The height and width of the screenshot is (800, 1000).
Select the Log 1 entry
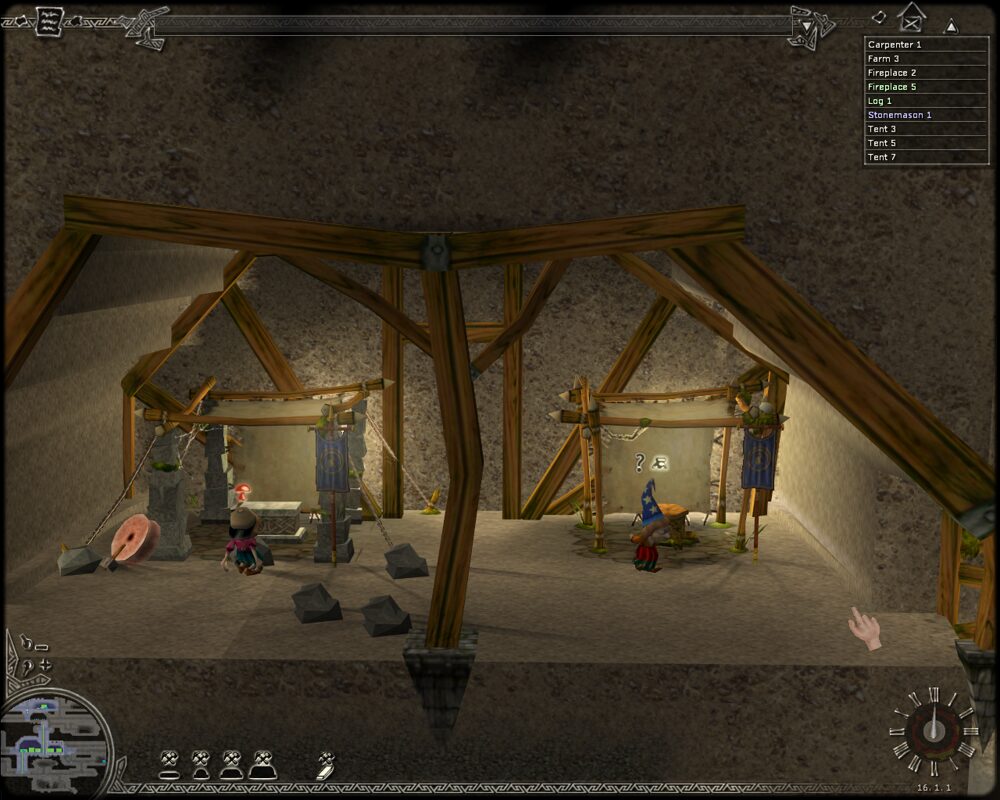pos(926,101)
